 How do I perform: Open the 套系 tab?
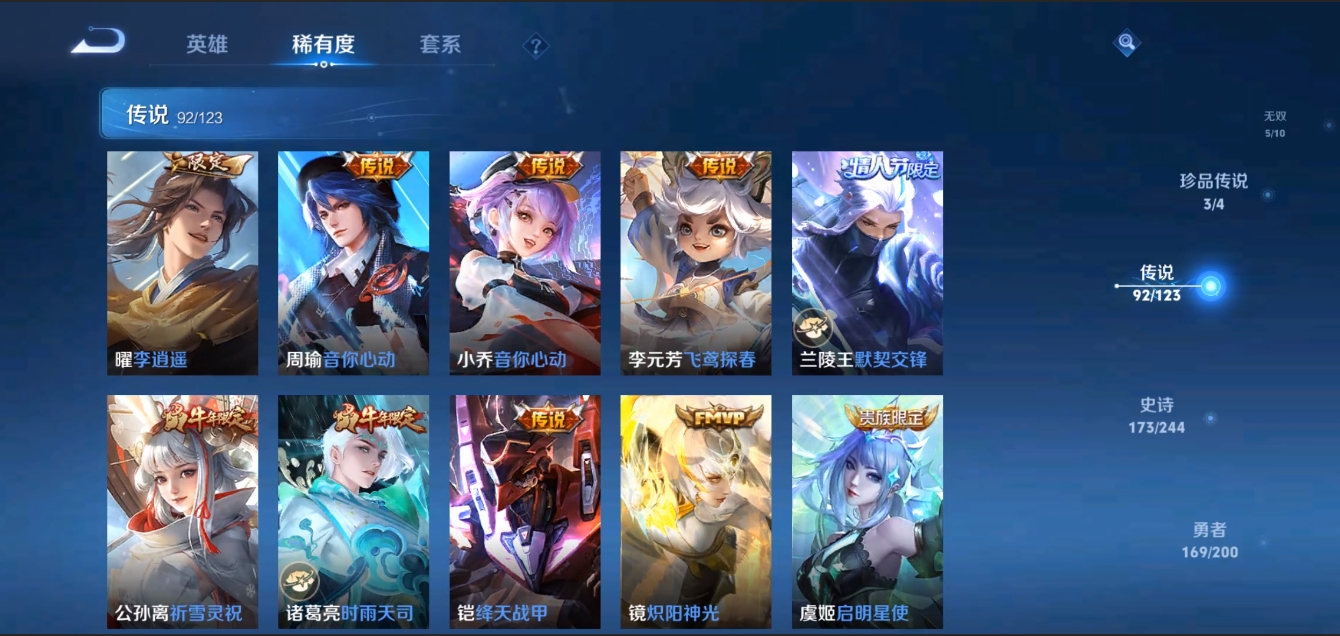(440, 45)
